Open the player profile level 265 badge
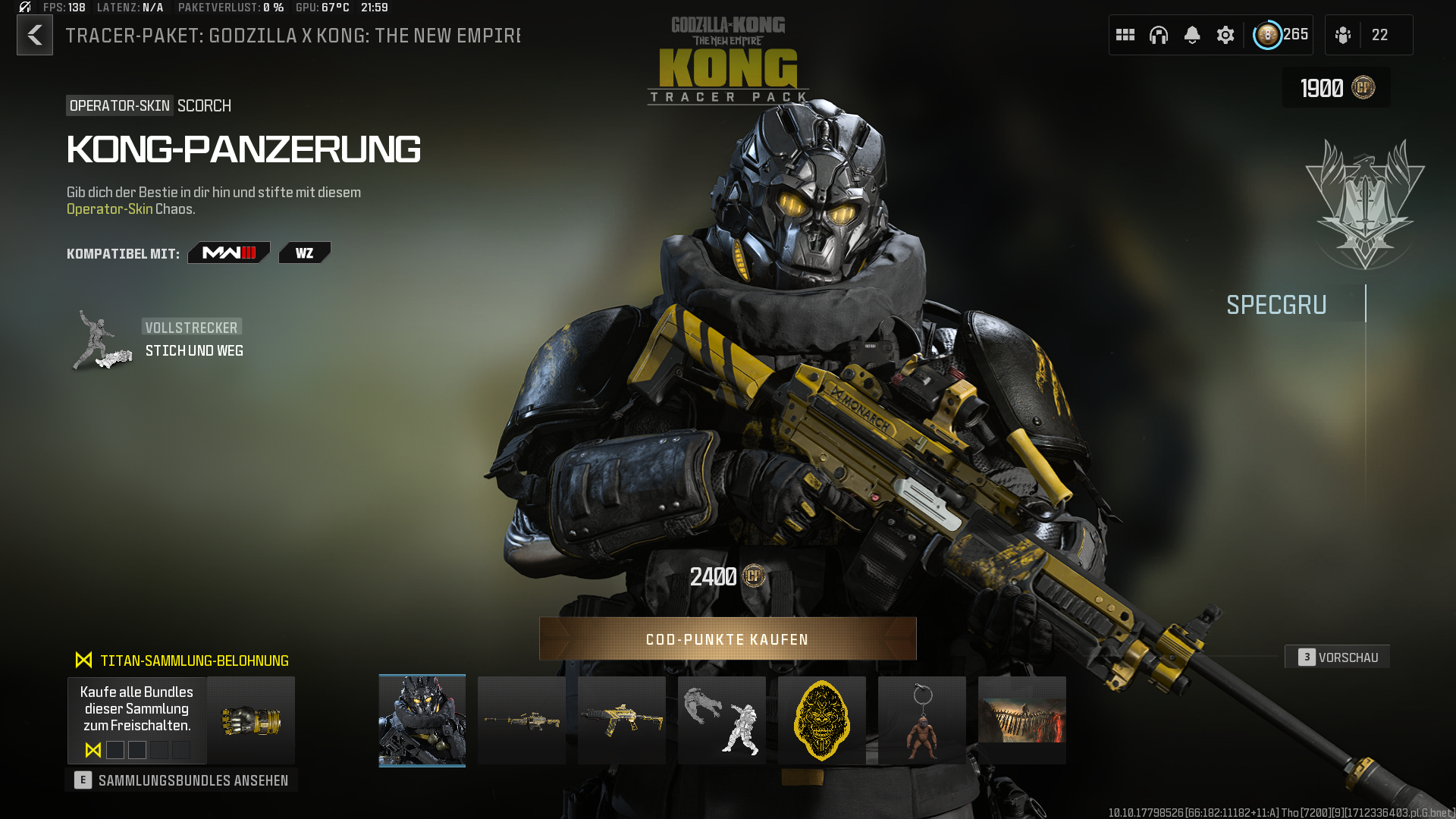The height and width of the screenshot is (819, 1456). point(1281,35)
